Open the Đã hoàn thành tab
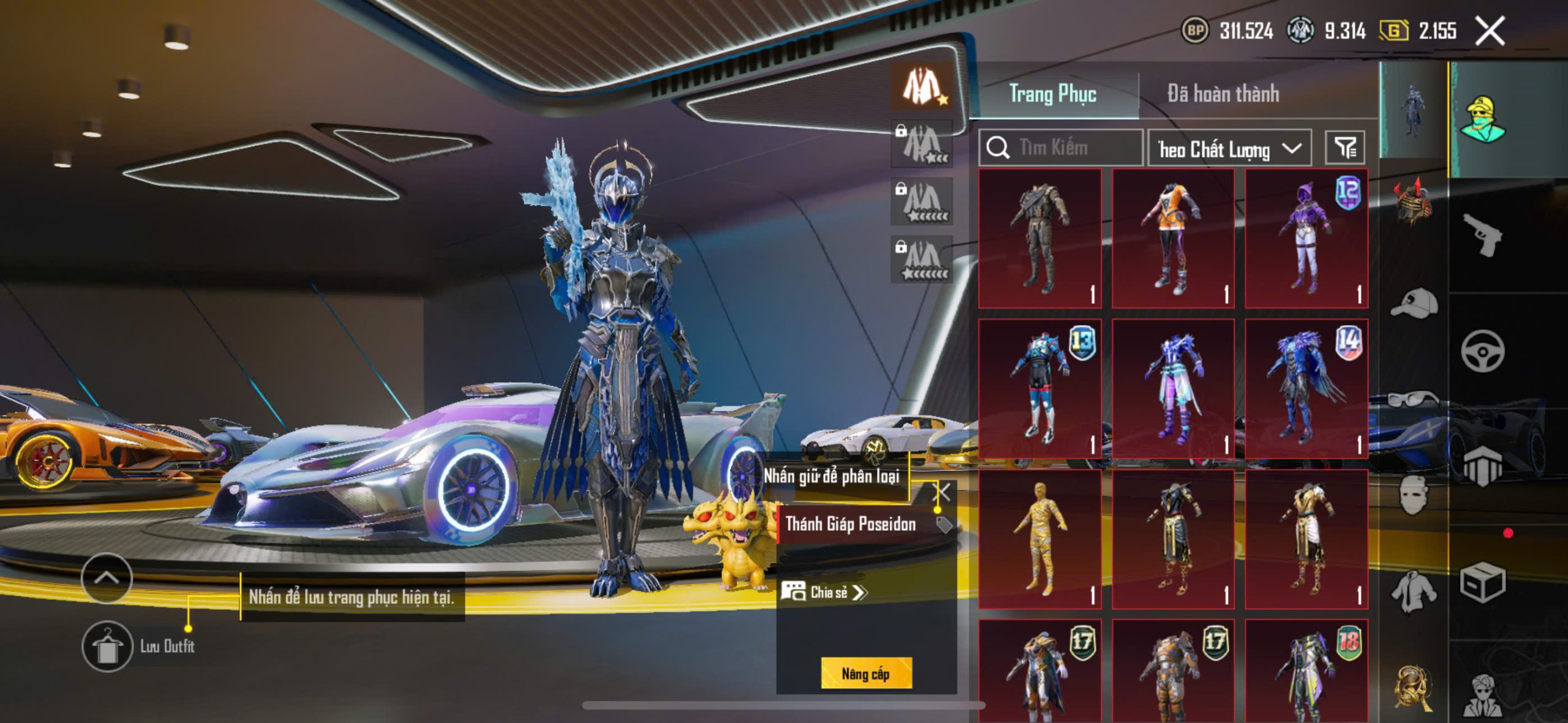The height and width of the screenshot is (723, 1568). (x=1223, y=94)
